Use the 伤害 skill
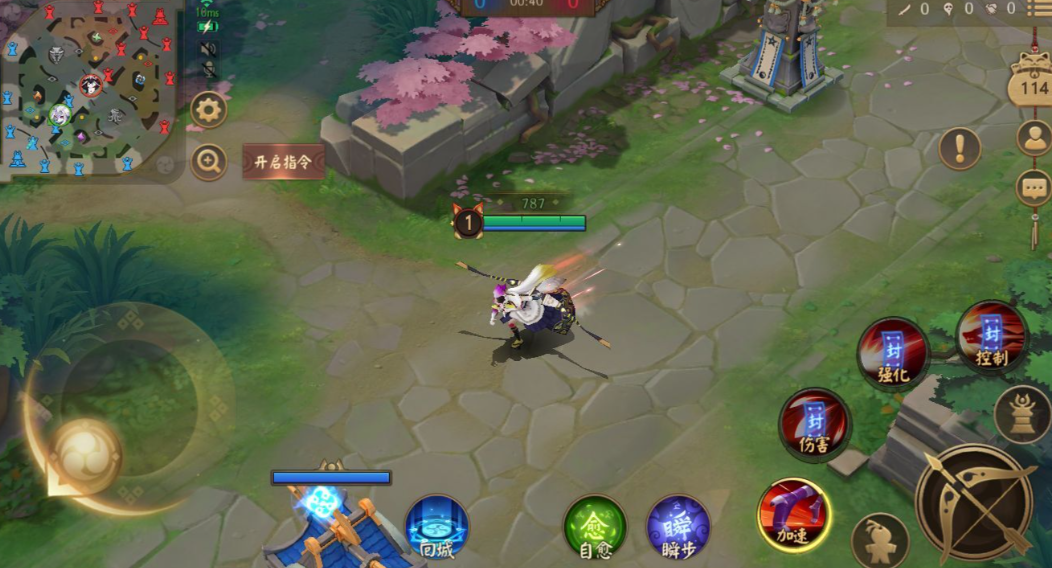Image resolution: width=1052 pixels, height=568 pixels. tap(815, 424)
